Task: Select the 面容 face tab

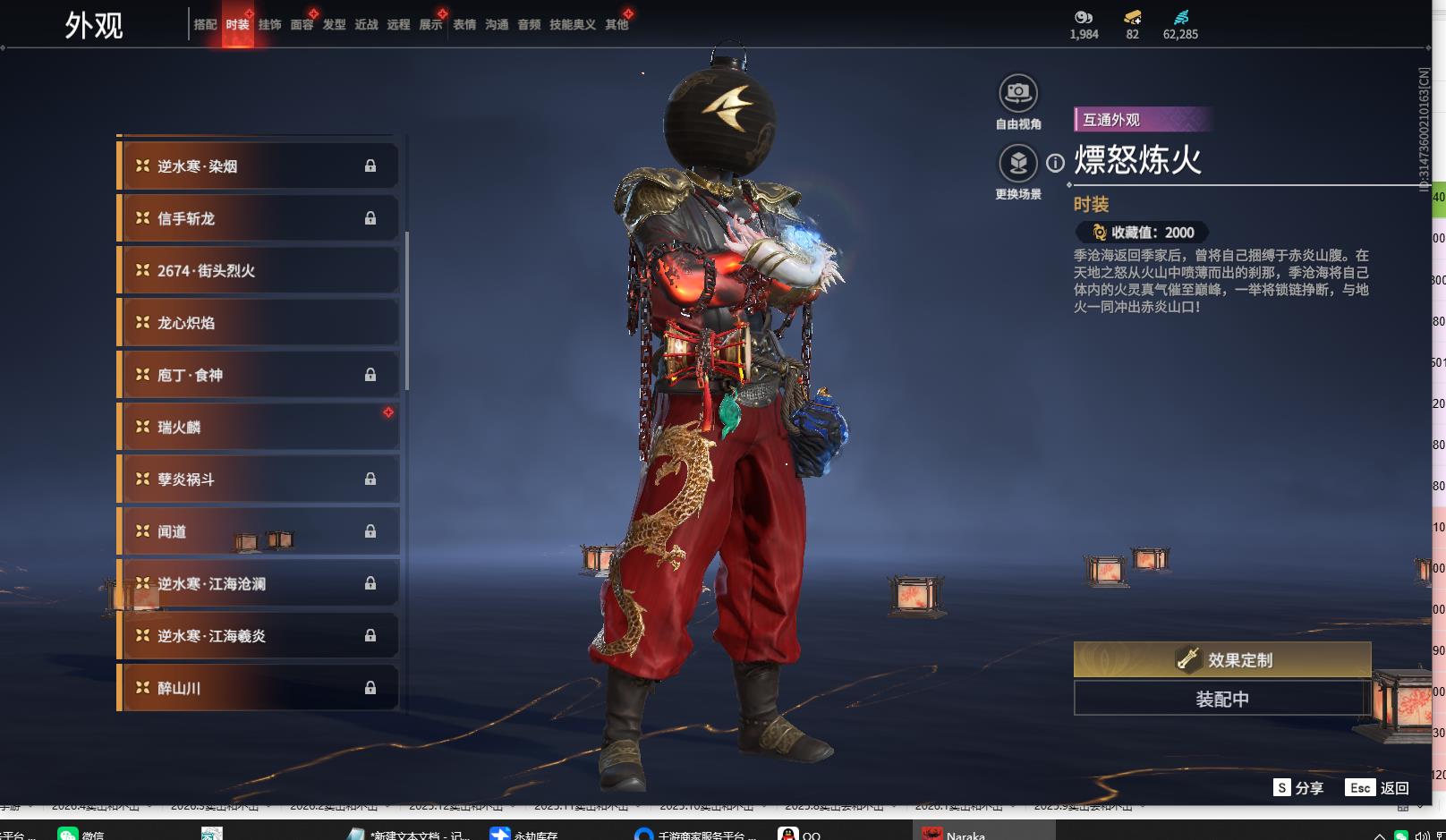Action: [302, 25]
